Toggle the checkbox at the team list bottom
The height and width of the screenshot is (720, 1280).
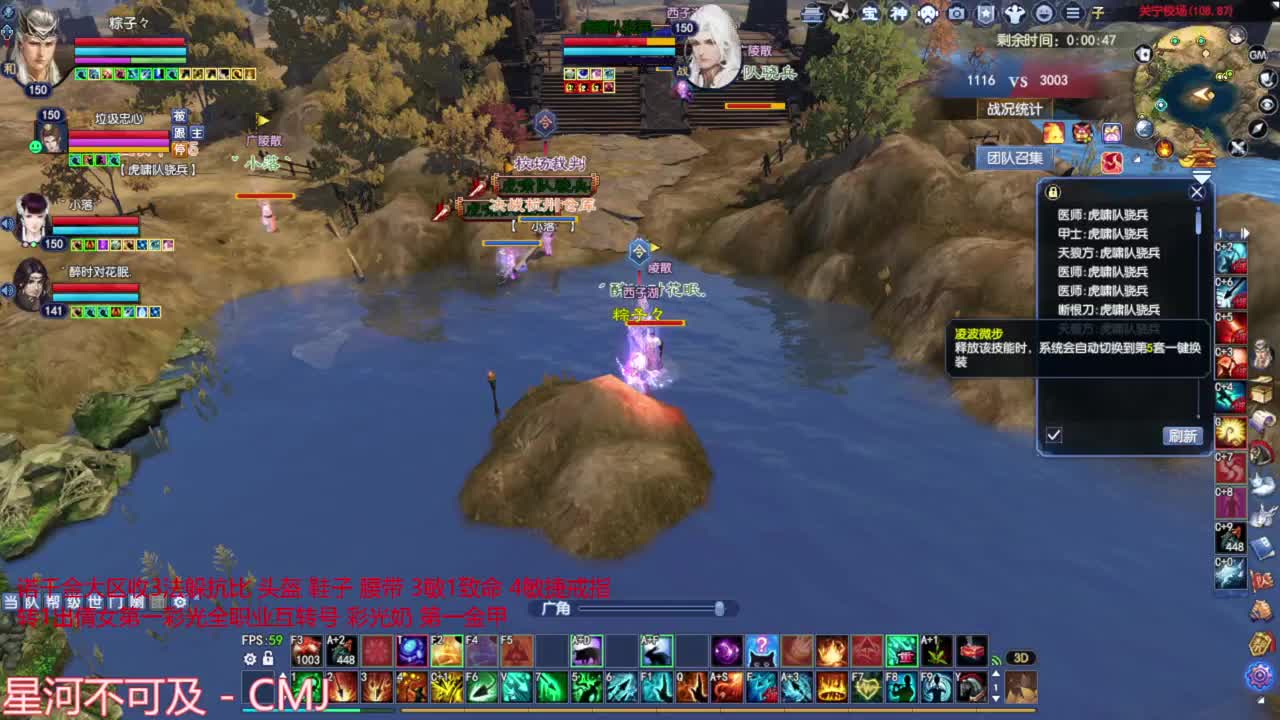coord(1054,434)
